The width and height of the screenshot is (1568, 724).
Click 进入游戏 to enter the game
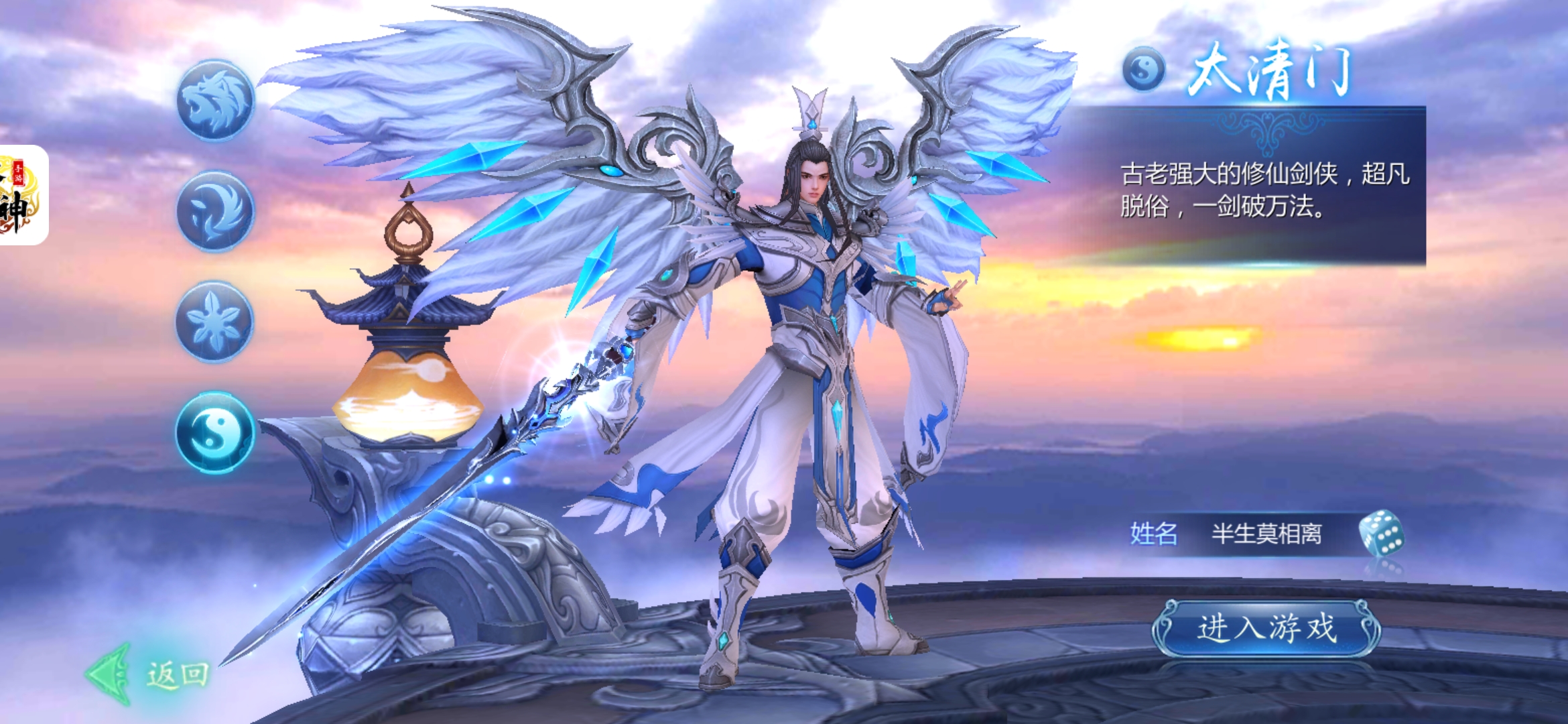pyautogui.click(x=1266, y=629)
